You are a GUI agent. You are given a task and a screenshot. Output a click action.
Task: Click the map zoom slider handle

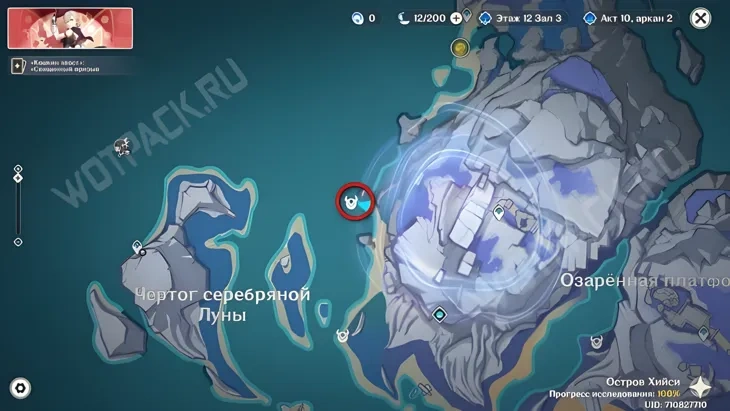[x=18, y=180]
